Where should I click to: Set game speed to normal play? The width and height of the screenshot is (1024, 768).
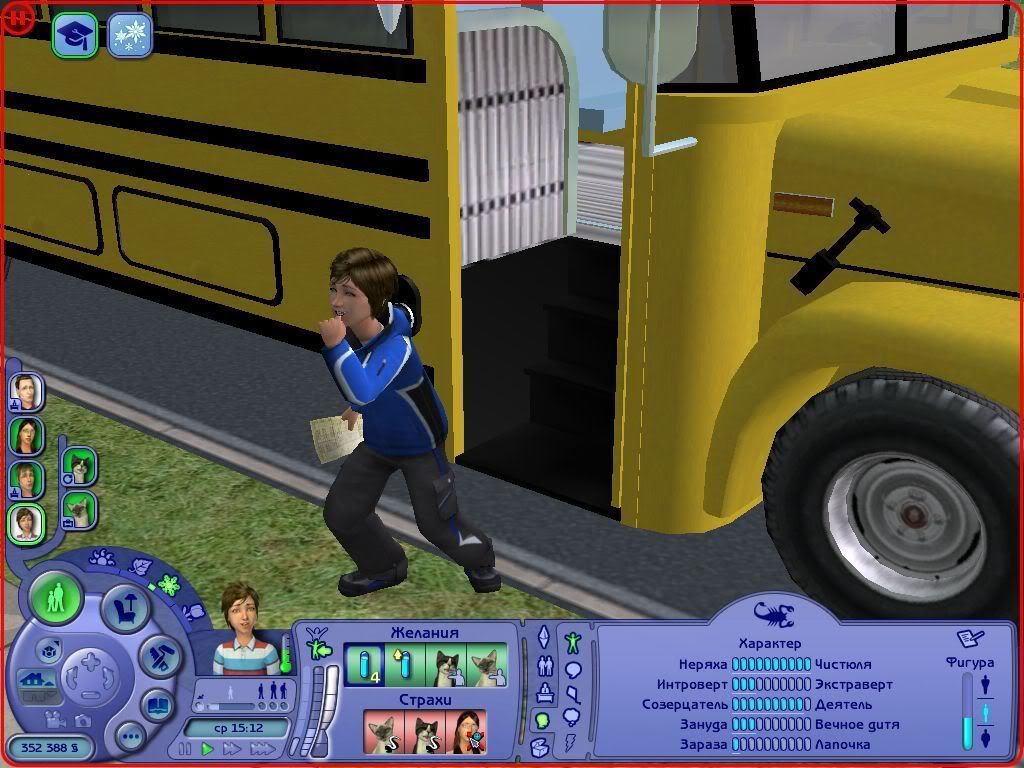208,748
